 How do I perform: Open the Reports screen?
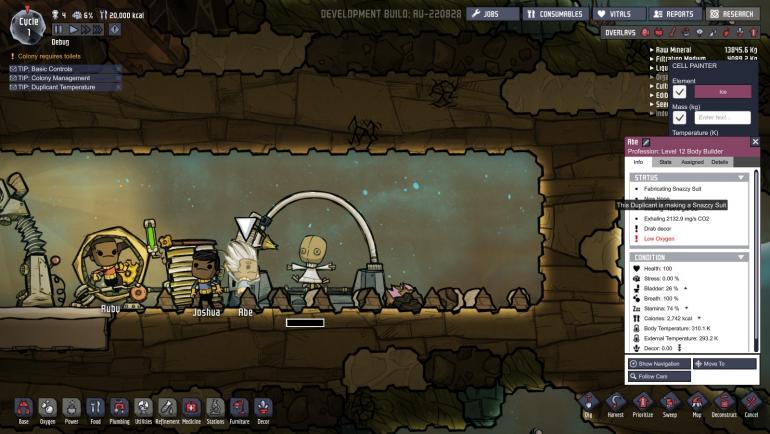672,14
